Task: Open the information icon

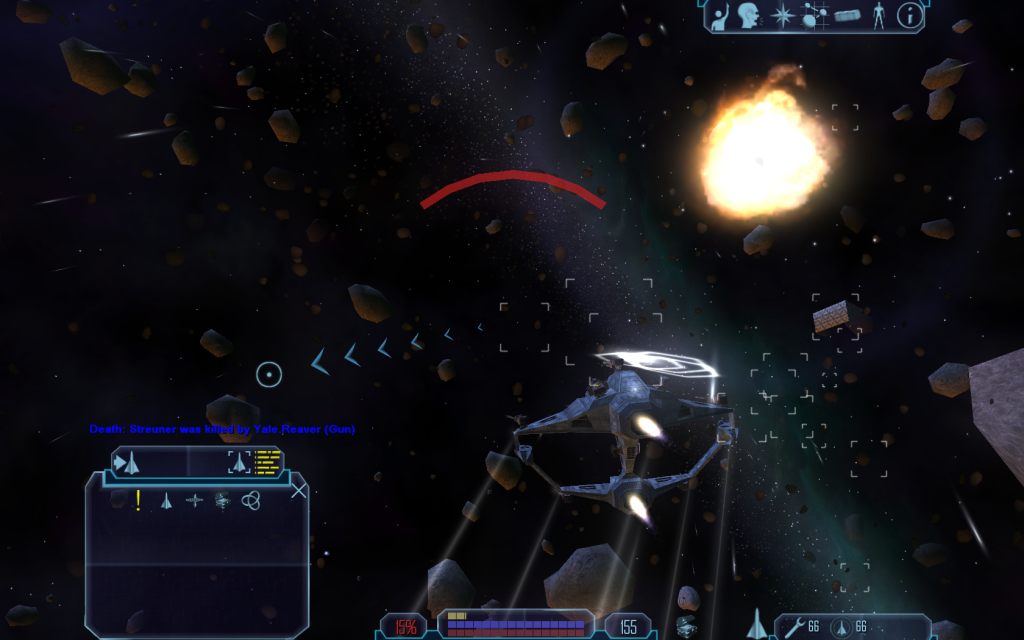Action: point(909,16)
